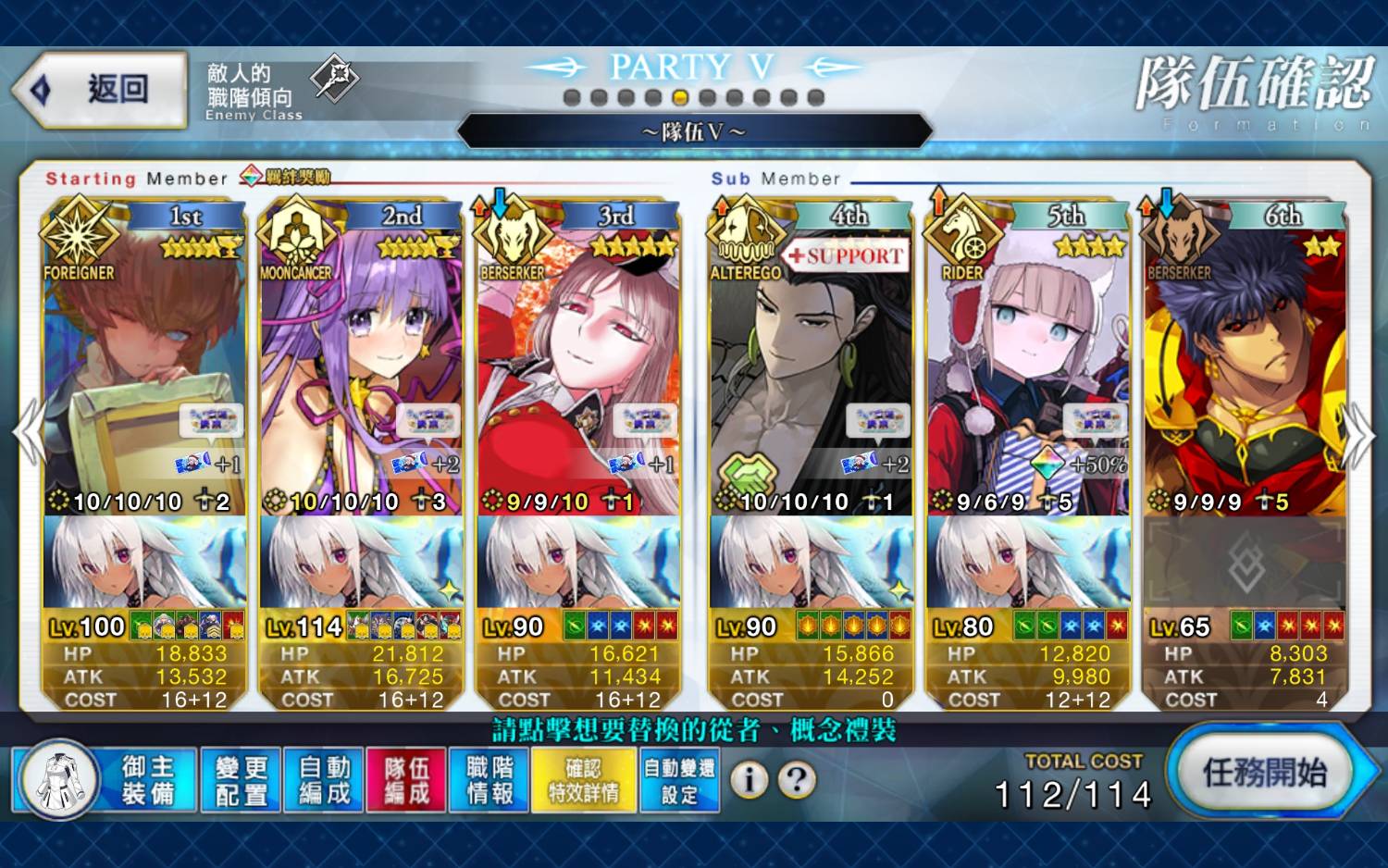The width and height of the screenshot is (1388, 868).
Task: View 敵人的職階傾向 enemy class icon
Action: pyautogui.click(x=333, y=78)
